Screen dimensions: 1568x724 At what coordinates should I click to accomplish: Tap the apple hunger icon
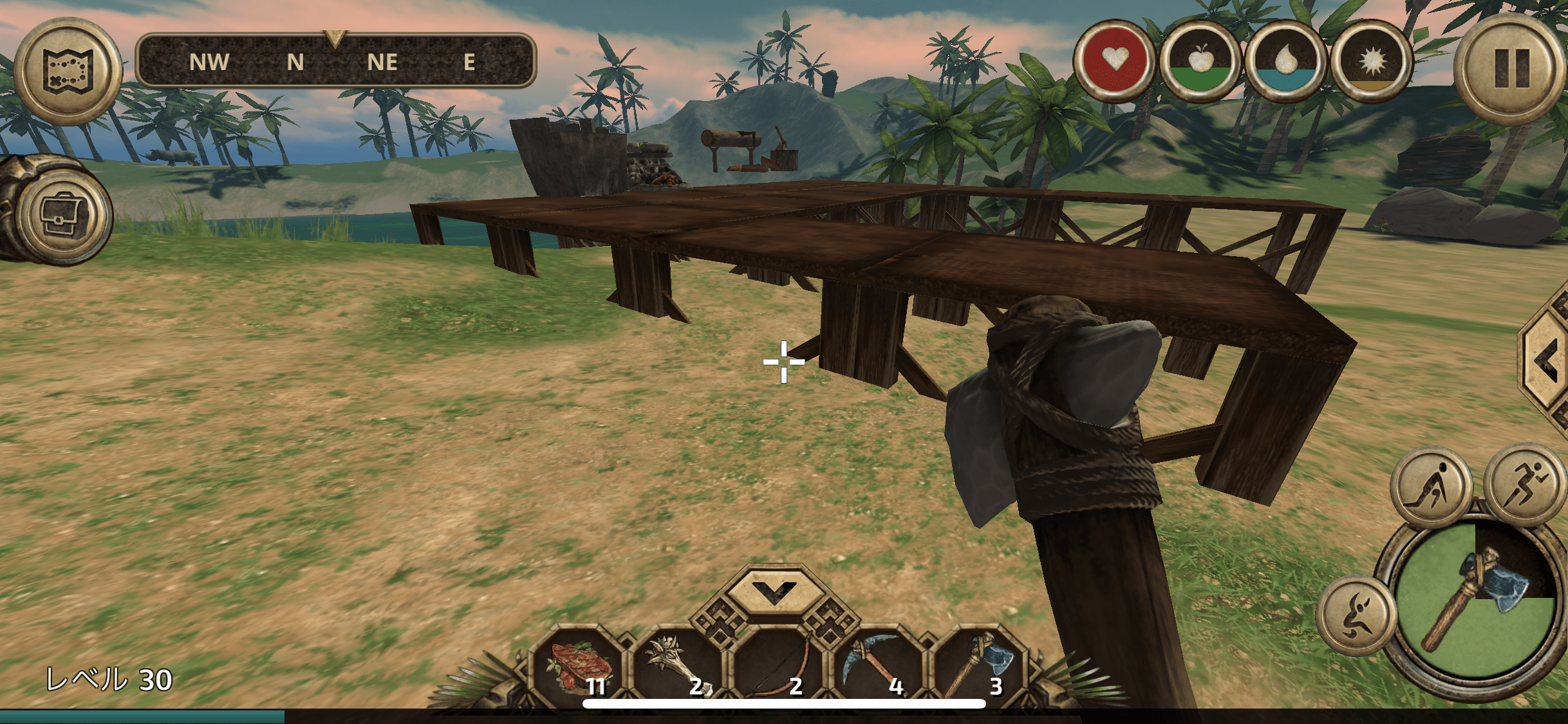pos(1199,61)
